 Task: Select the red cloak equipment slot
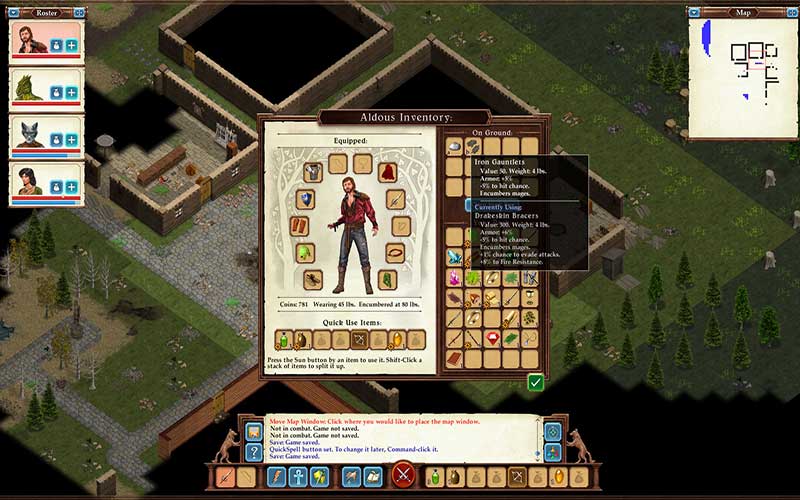pos(386,172)
